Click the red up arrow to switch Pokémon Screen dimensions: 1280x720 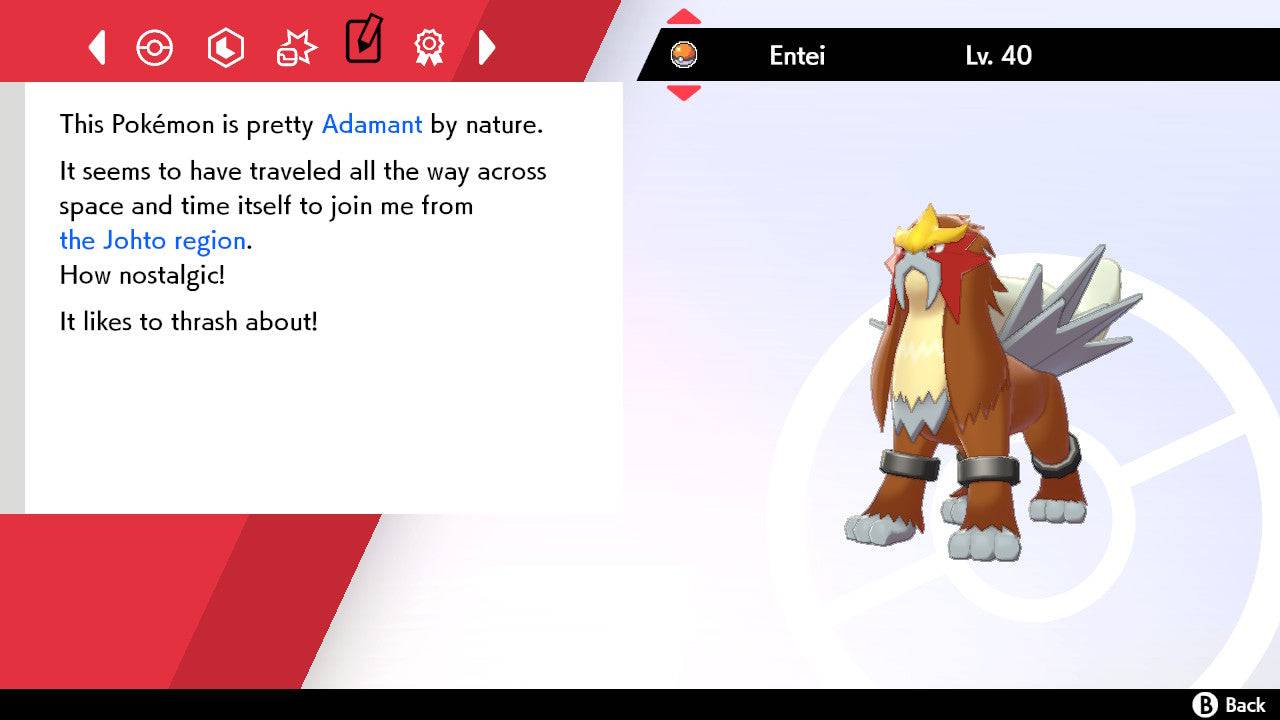pos(683,15)
